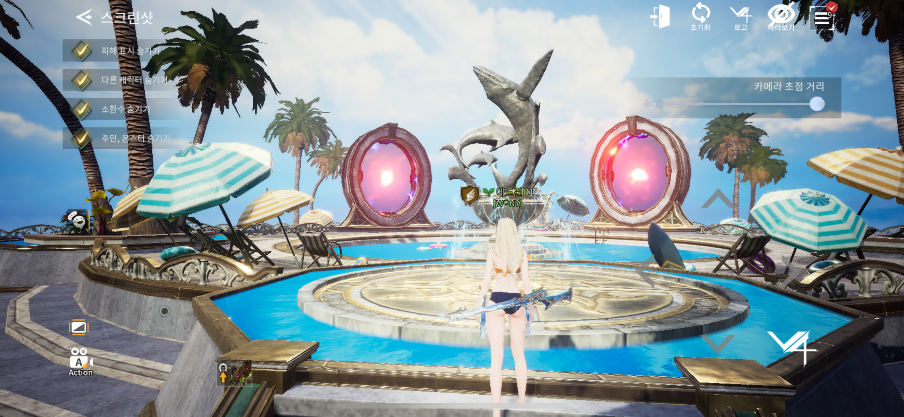Toggle the 소환수 숨기기 checkbox

click(x=82, y=109)
